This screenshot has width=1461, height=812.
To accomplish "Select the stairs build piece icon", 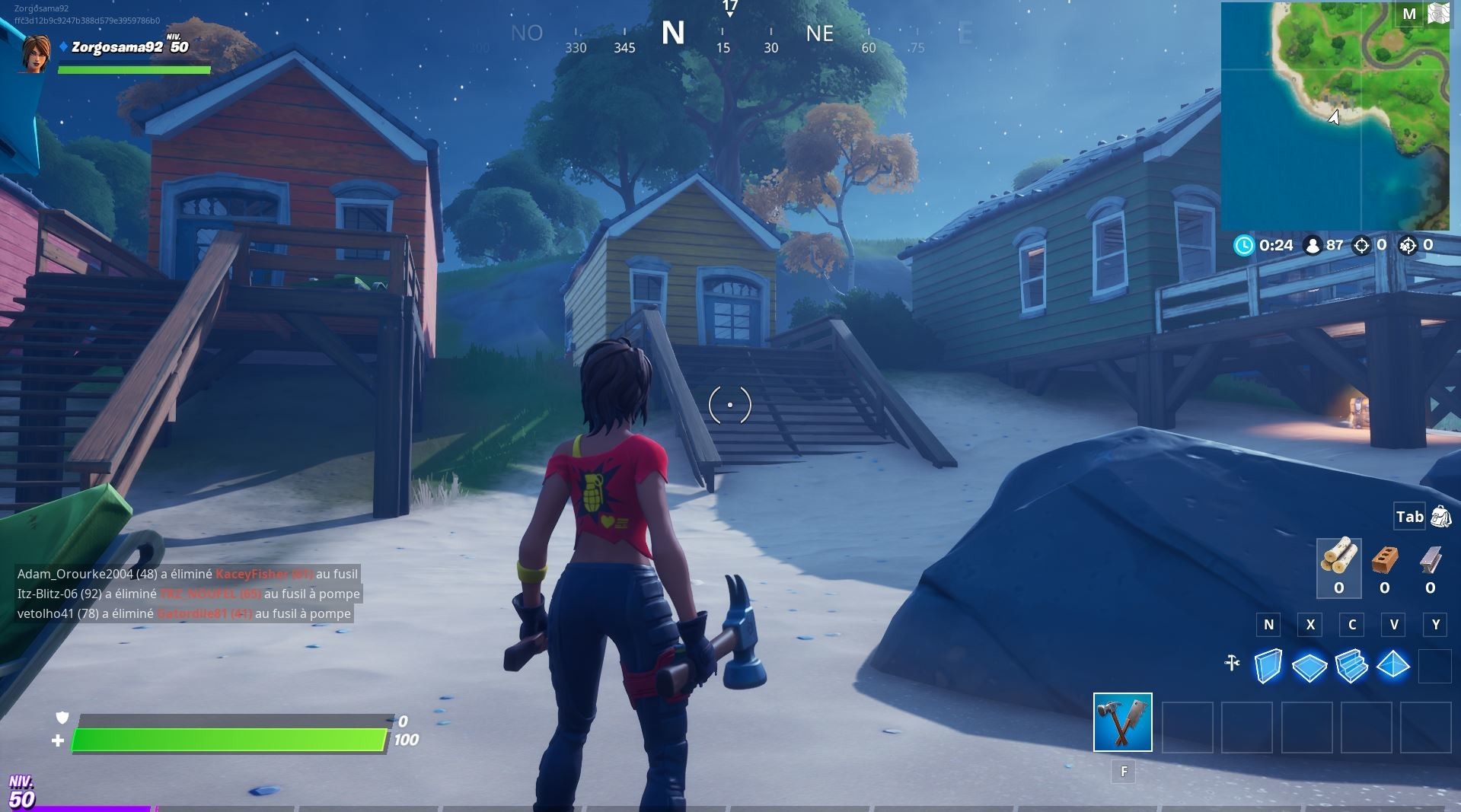I will (1351, 664).
